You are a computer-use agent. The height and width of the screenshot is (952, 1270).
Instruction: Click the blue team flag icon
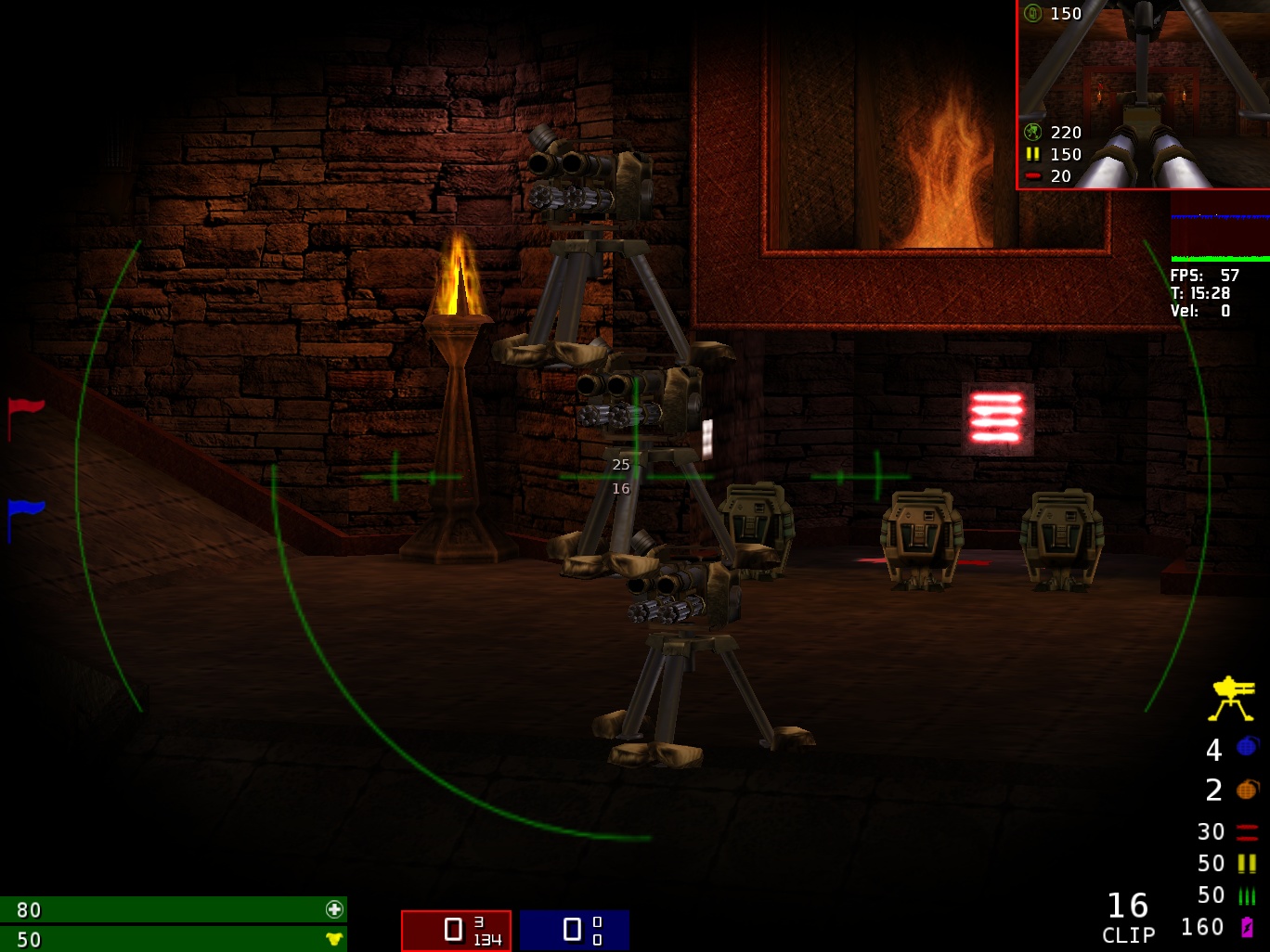(25, 516)
